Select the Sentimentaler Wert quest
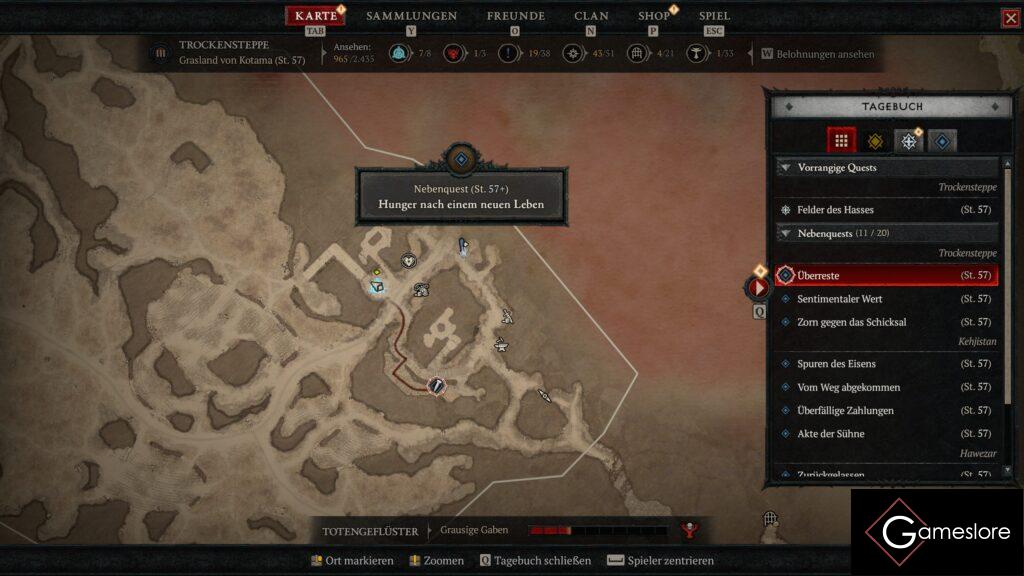Image resolution: width=1024 pixels, height=576 pixels. pyautogui.click(x=839, y=299)
